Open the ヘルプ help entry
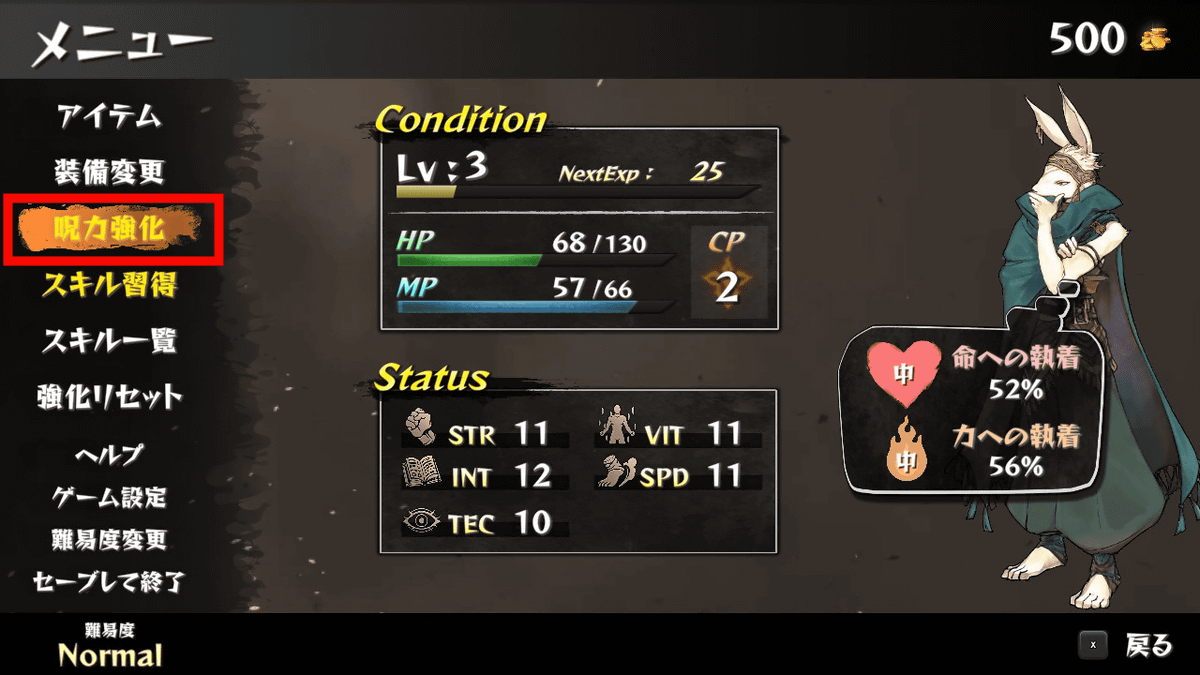This screenshot has height=675, width=1200. coord(109,454)
